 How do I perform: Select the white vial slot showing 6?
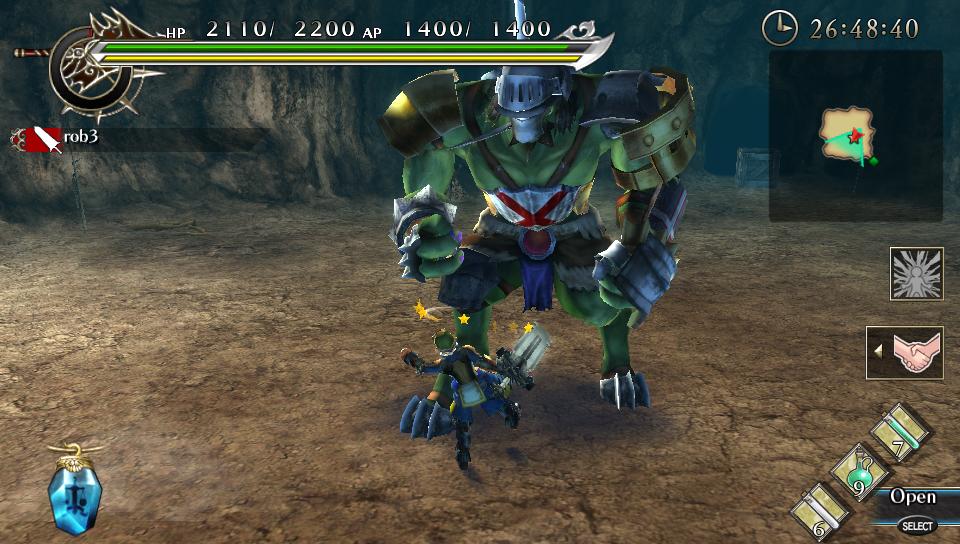point(820,512)
